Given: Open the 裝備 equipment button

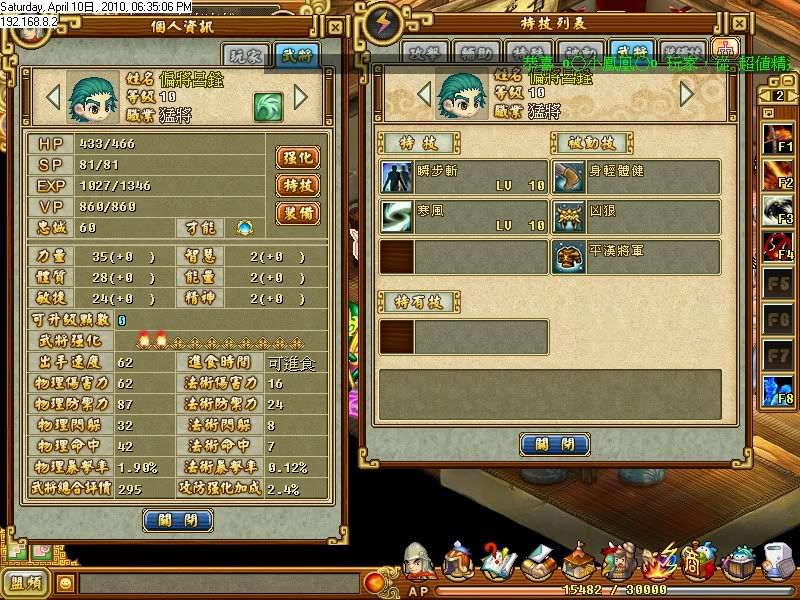Looking at the screenshot, I should click(298, 213).
